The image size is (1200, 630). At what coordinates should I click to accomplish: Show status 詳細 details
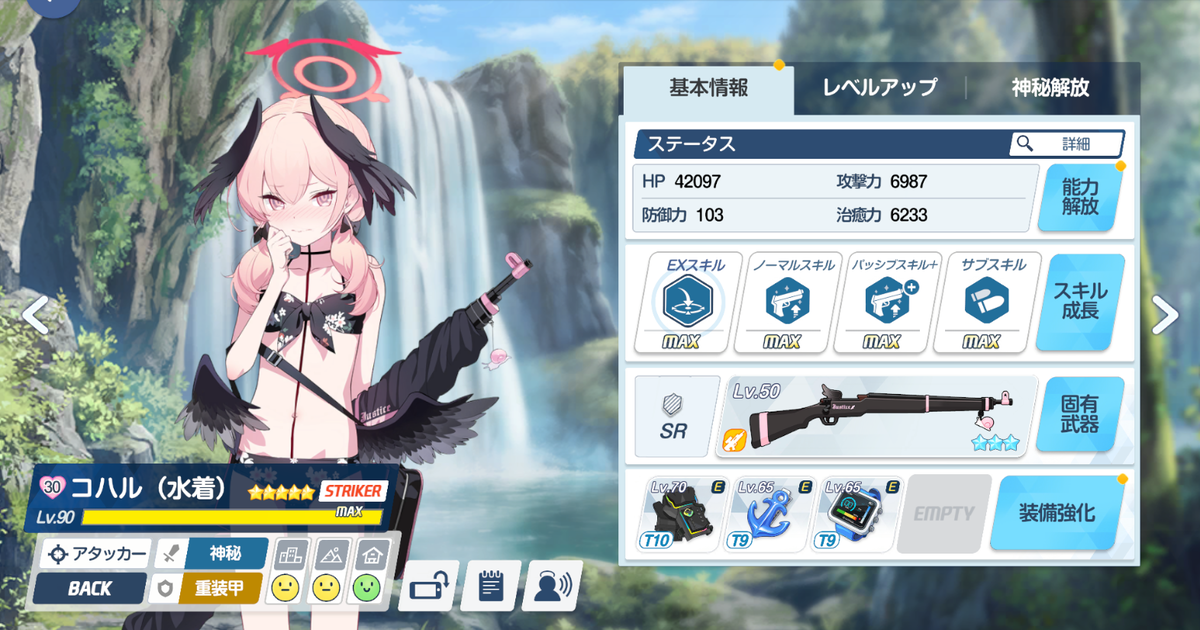pos(1067,144)
